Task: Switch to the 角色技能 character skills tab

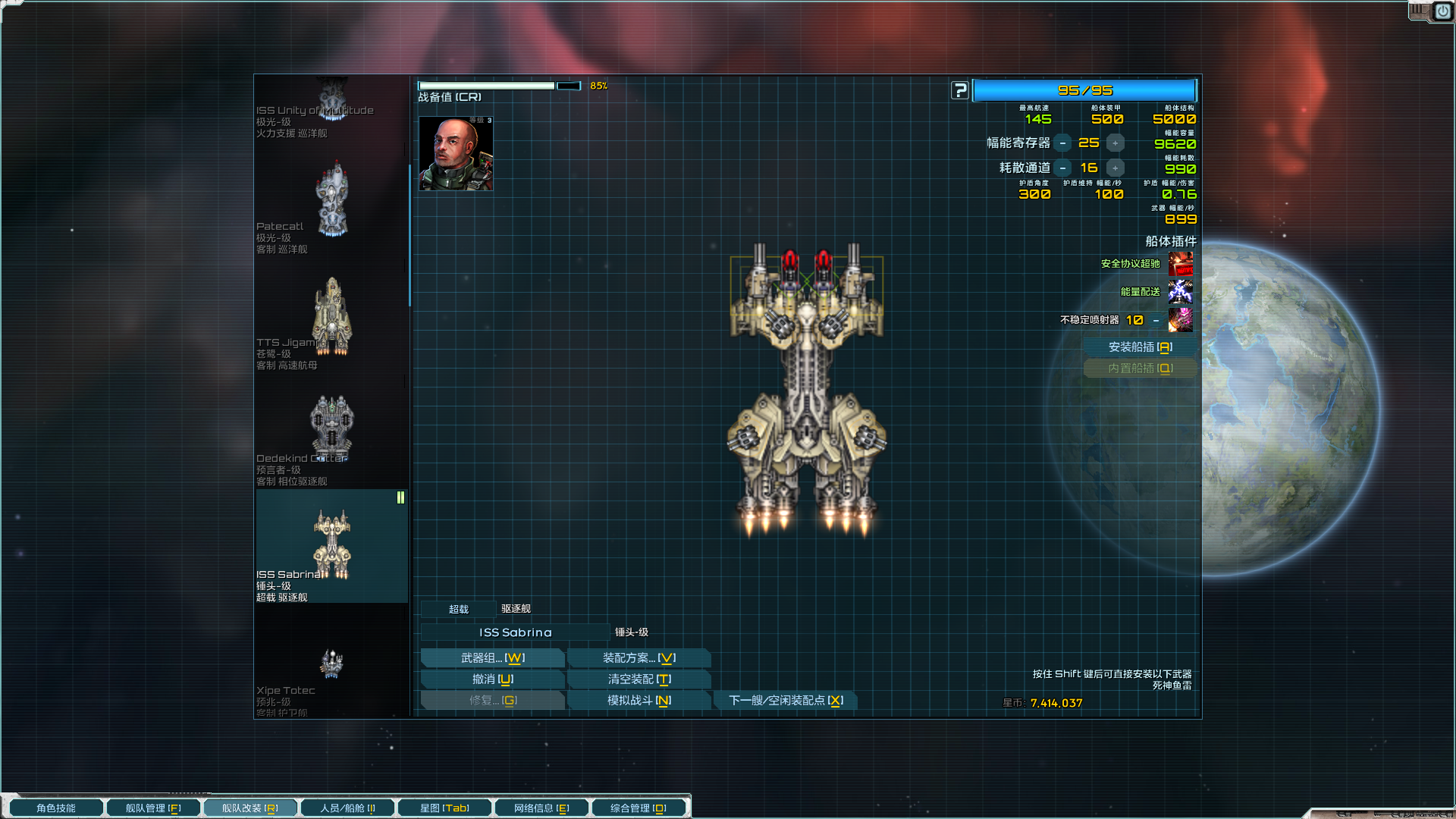Action: tap(56, 808)
